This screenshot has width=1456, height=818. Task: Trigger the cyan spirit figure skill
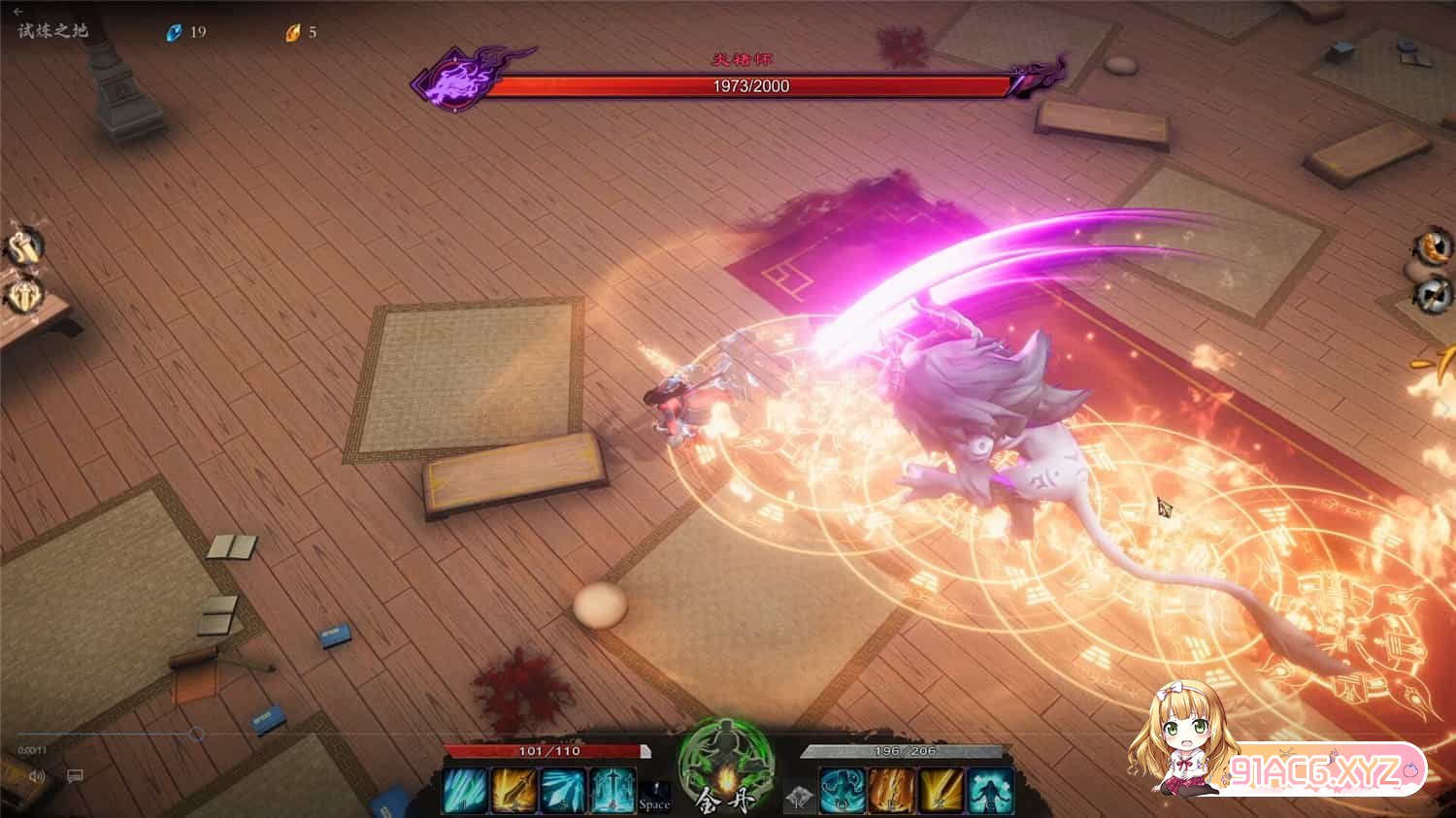tap(990, 790)
